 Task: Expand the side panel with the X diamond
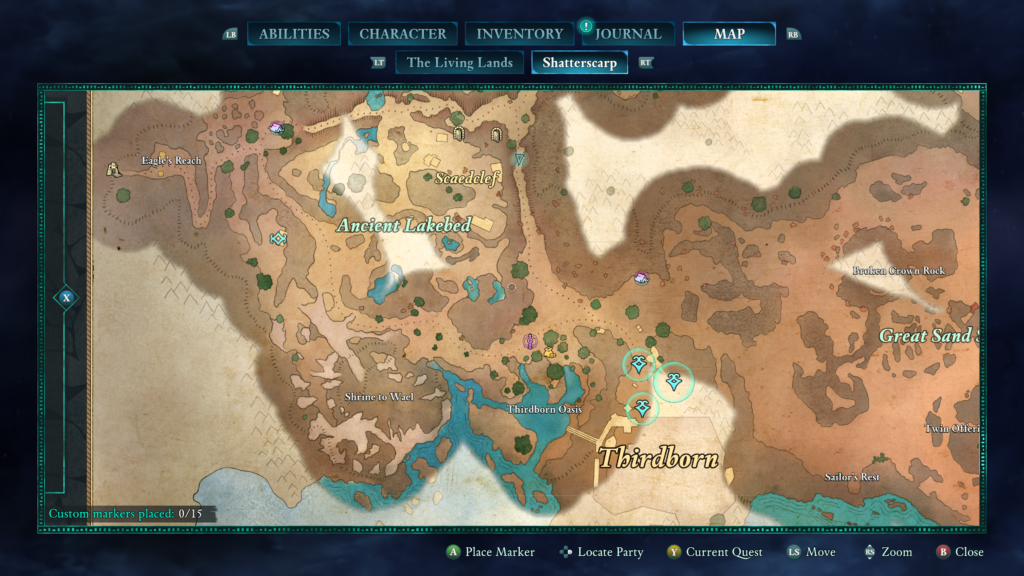click(x=66, y=297)
